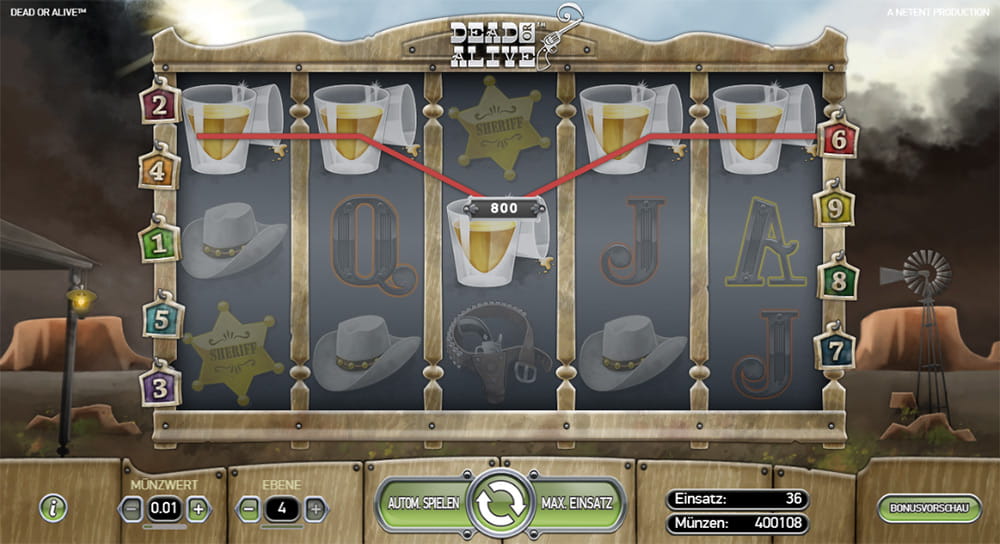Increase the Münzwert coin value
The image size is (1000, 544).
click(198, 509)
